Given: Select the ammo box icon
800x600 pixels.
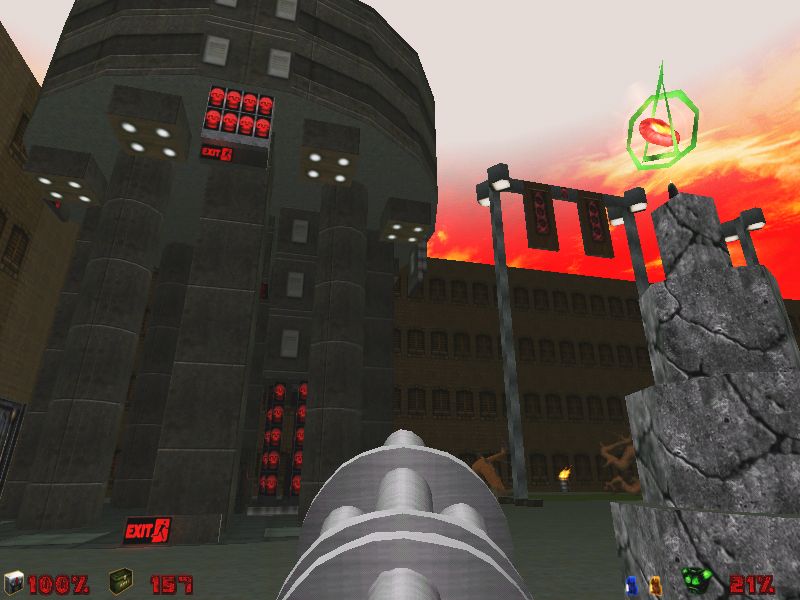Looking at the screenshot, I should 120,582.
